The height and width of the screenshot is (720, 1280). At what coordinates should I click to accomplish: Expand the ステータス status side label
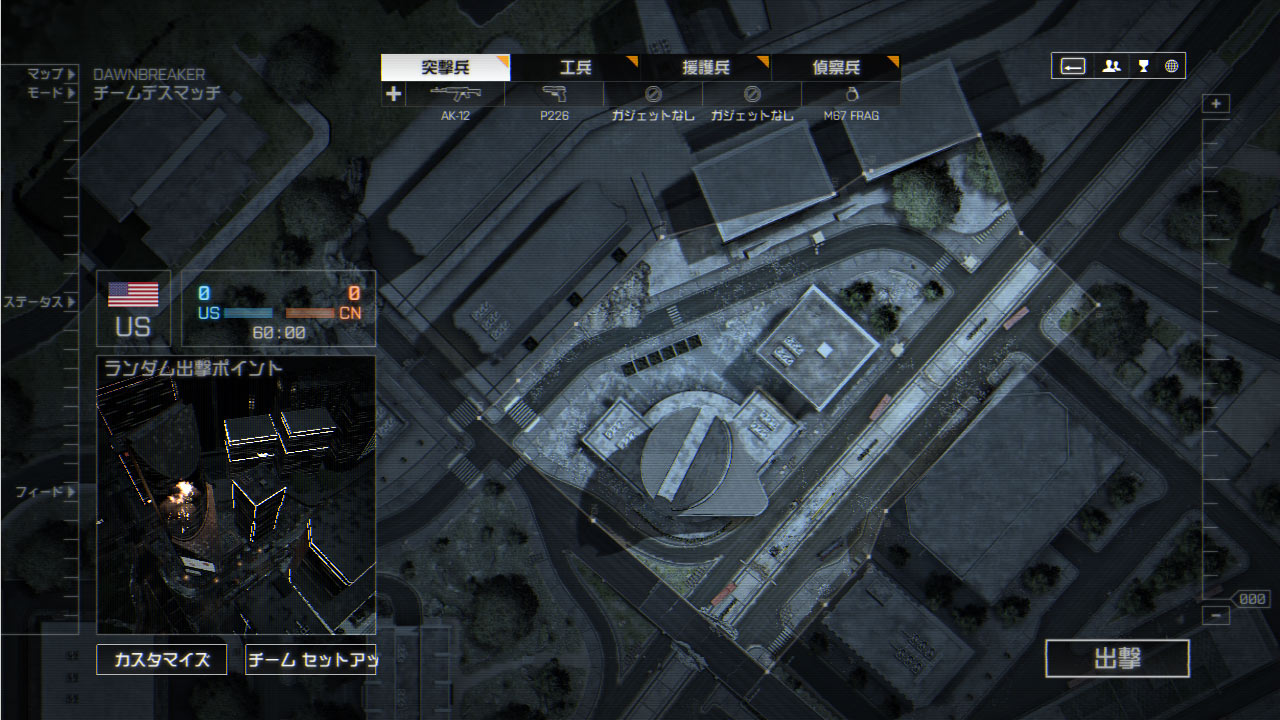(x=38, y=301)
